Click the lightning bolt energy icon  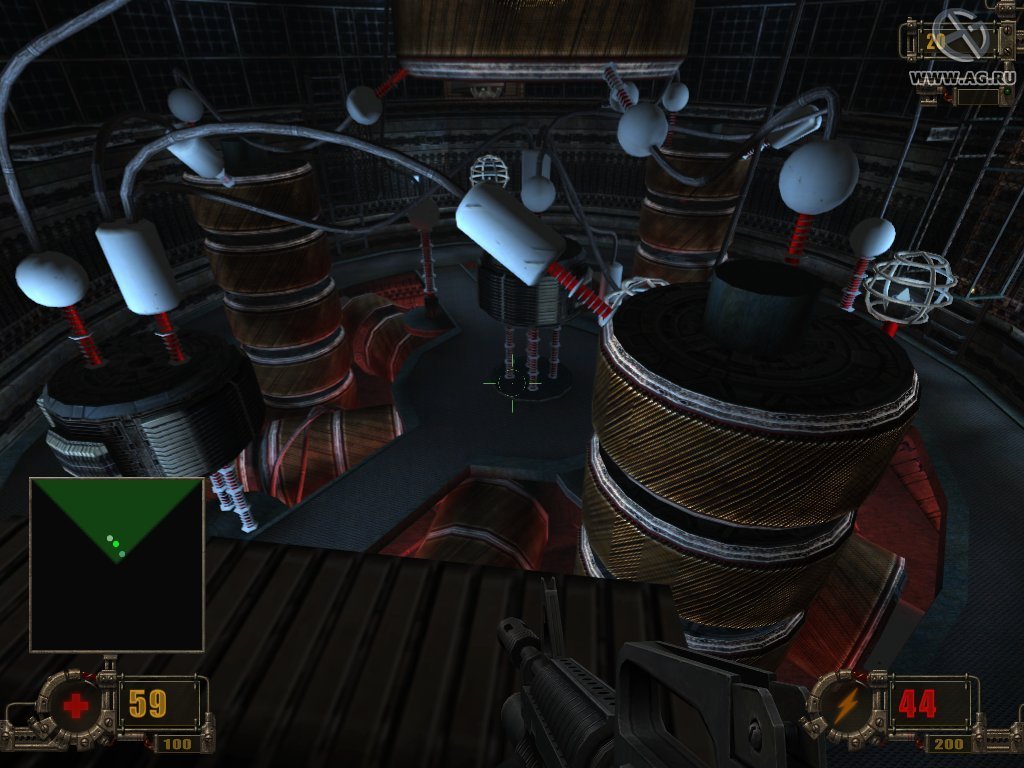847,705
